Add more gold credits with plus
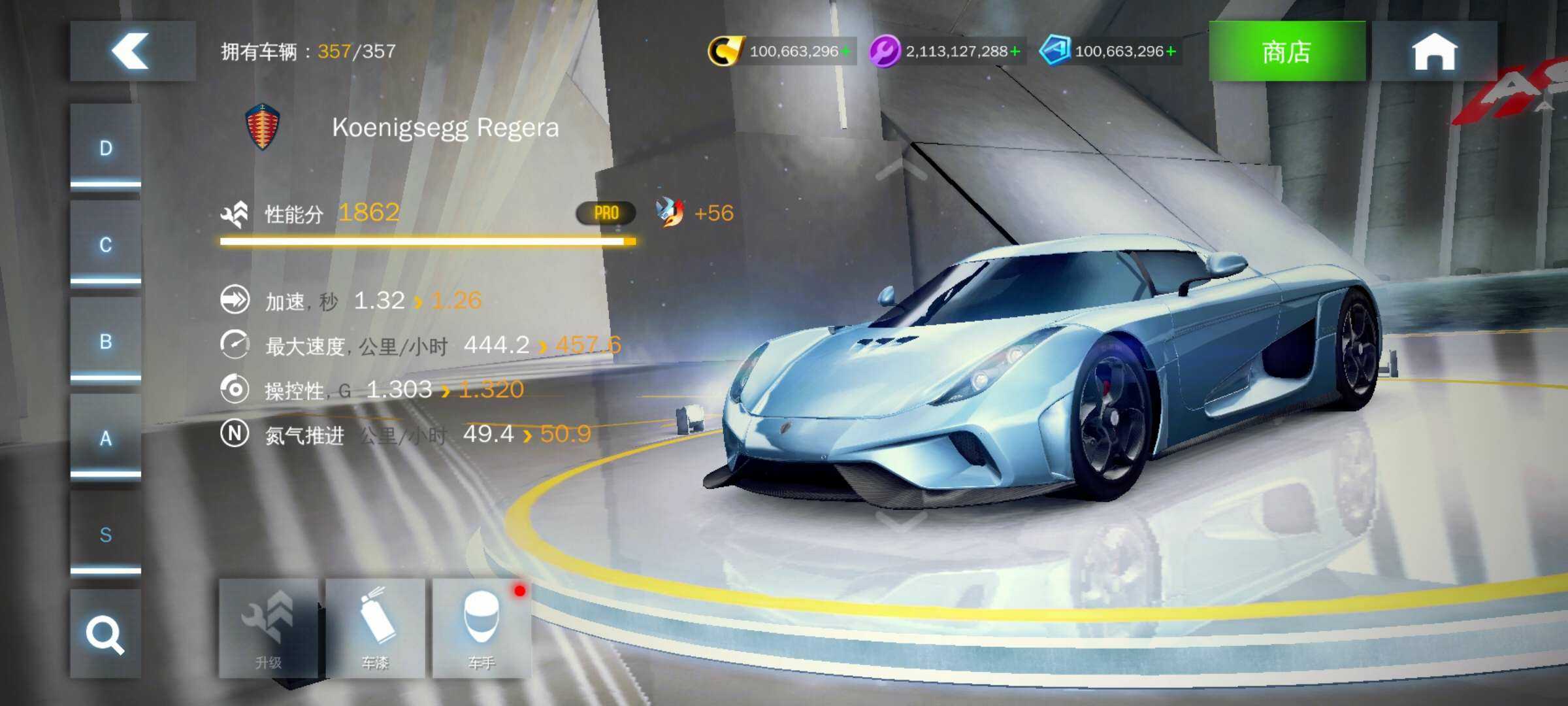1568x706 pixels. (x=846, y=51)
